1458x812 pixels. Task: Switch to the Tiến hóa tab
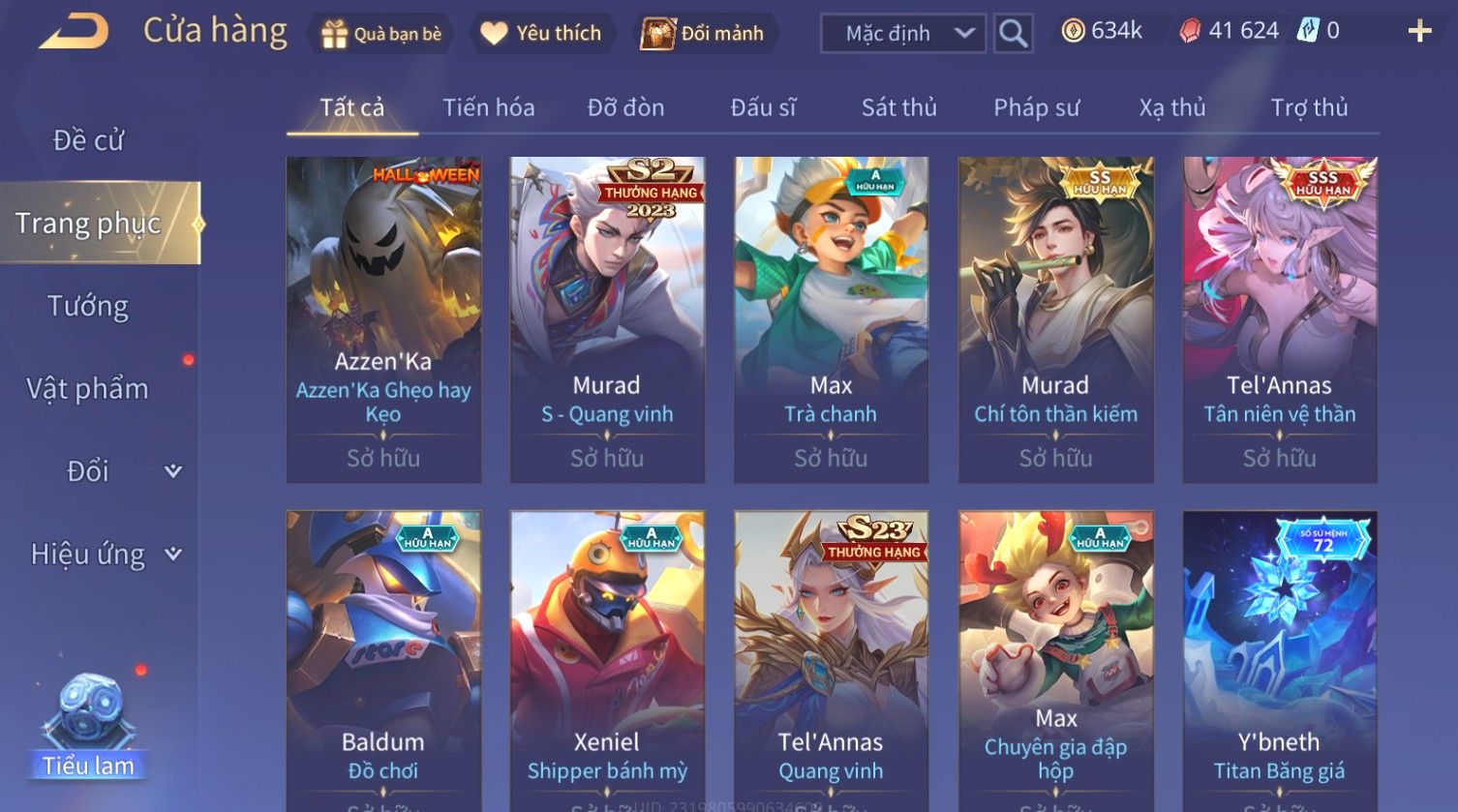pyautogui.click(x=488, y=107)
